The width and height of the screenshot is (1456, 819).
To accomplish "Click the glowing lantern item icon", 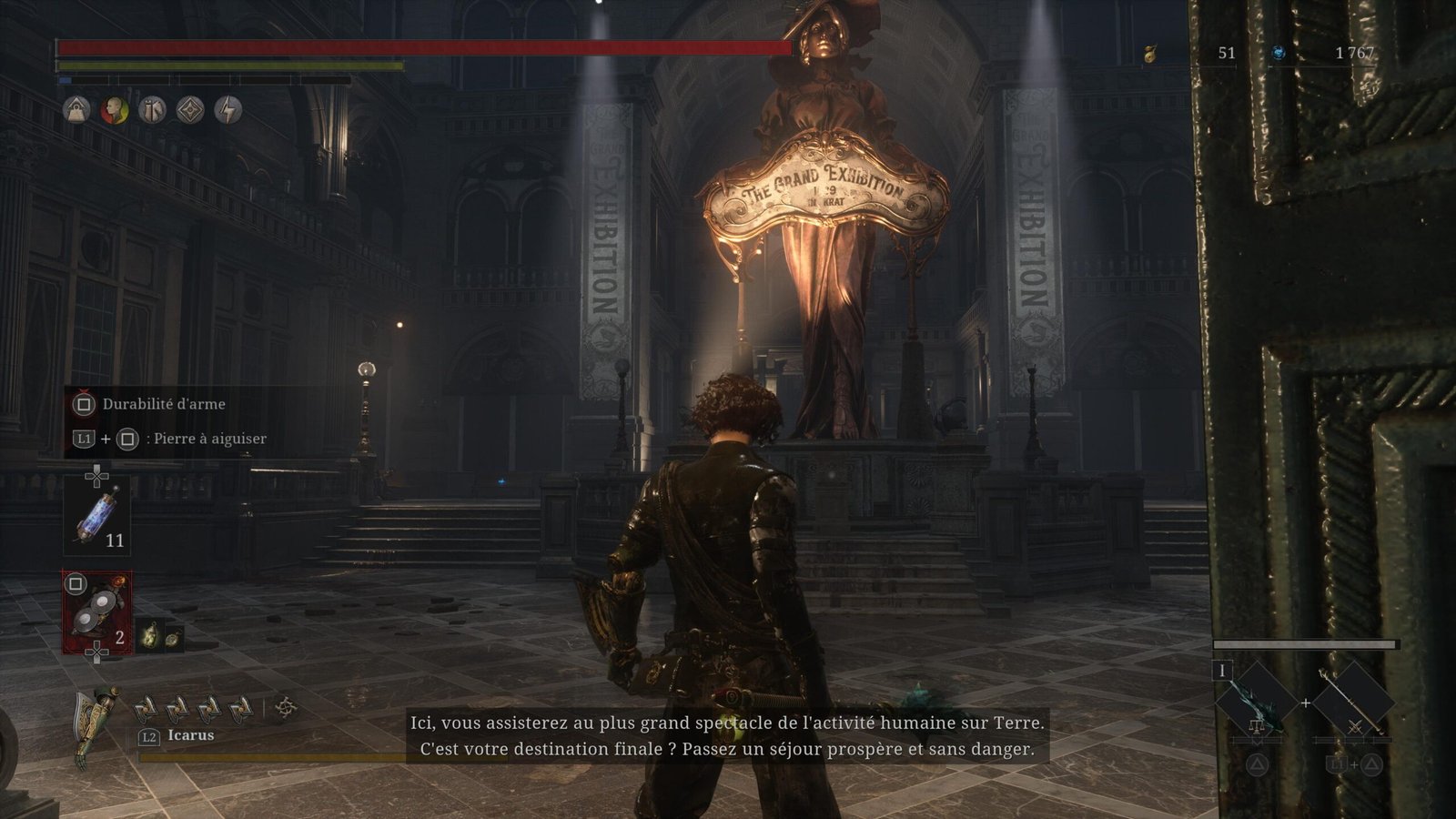I will pos(149,636).
